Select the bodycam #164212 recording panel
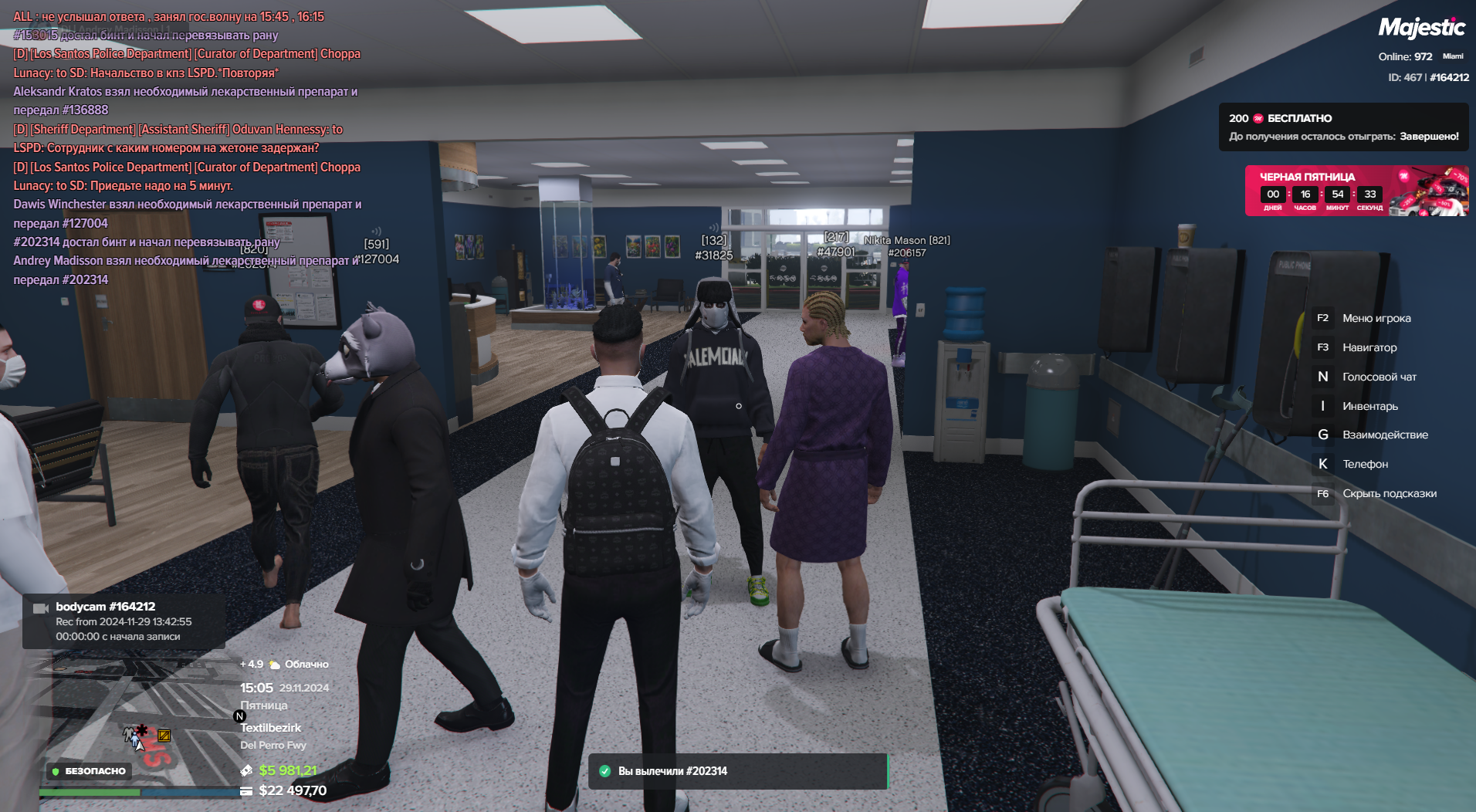This screenshot has width=1476, height=812. click(124, 621)
